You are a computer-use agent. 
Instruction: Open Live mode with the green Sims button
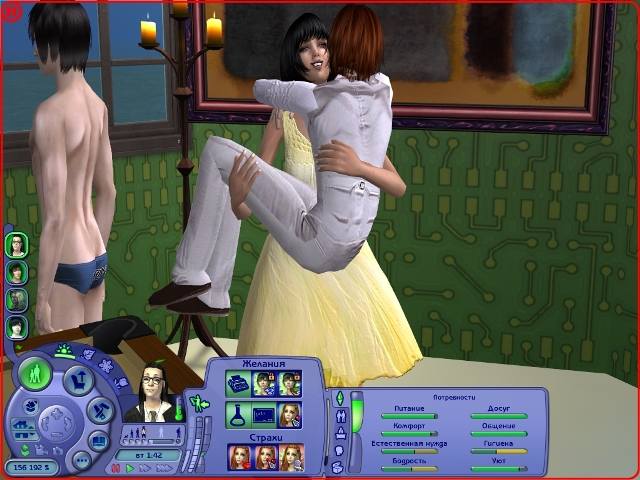point(36,376)
